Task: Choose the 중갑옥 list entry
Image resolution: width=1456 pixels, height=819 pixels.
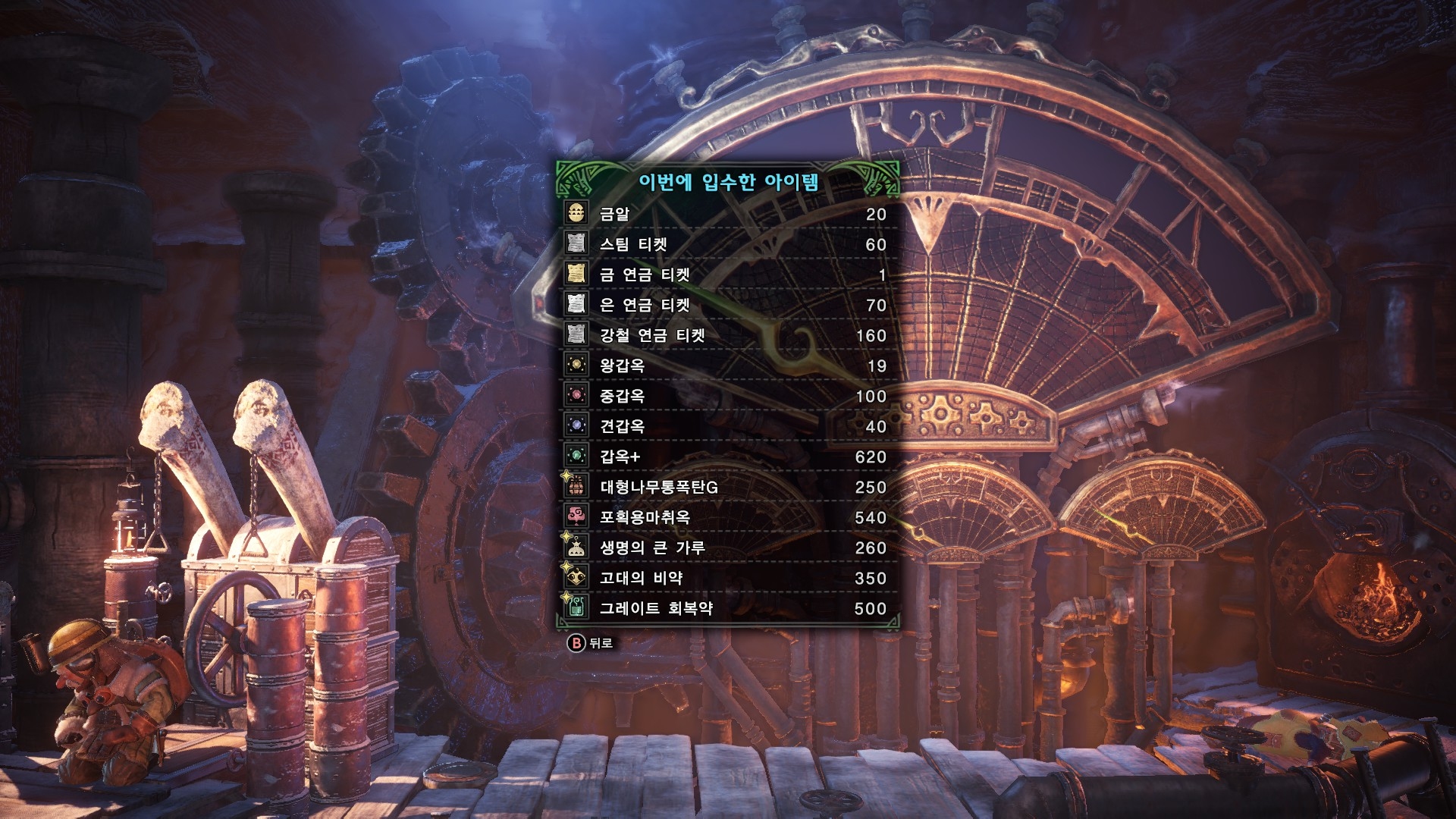Action: point(726,396)
